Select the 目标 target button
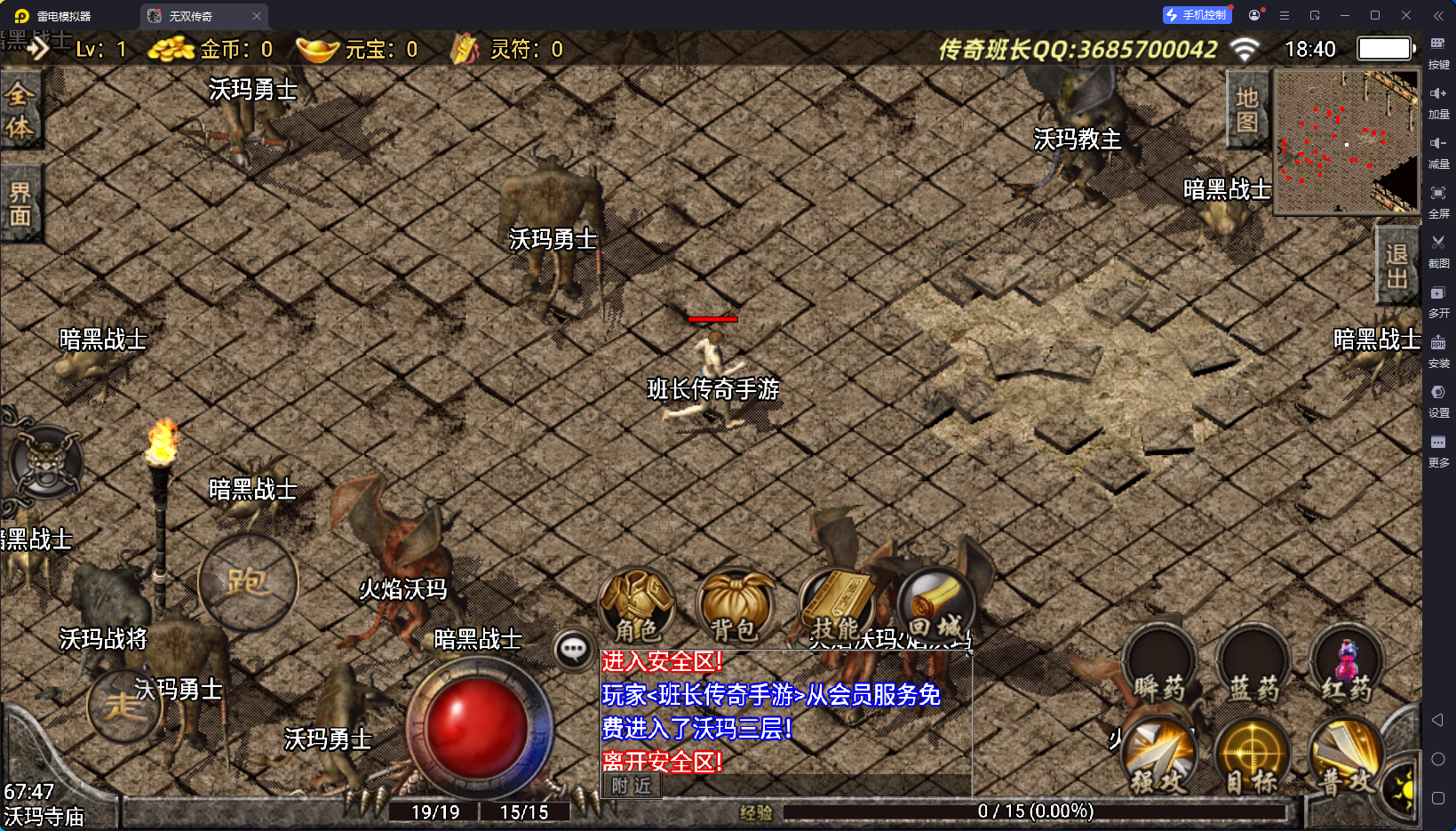 click(x=1253, y=755)
